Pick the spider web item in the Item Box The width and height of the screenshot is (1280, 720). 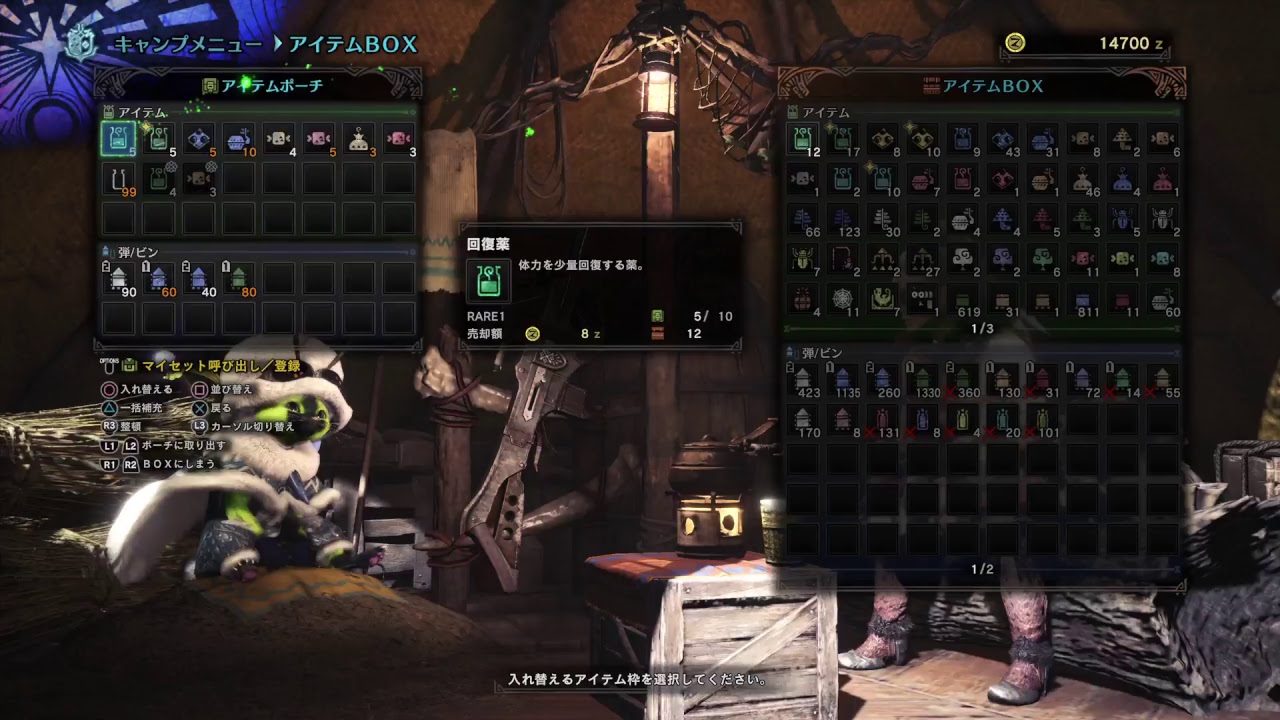point(843,299)
